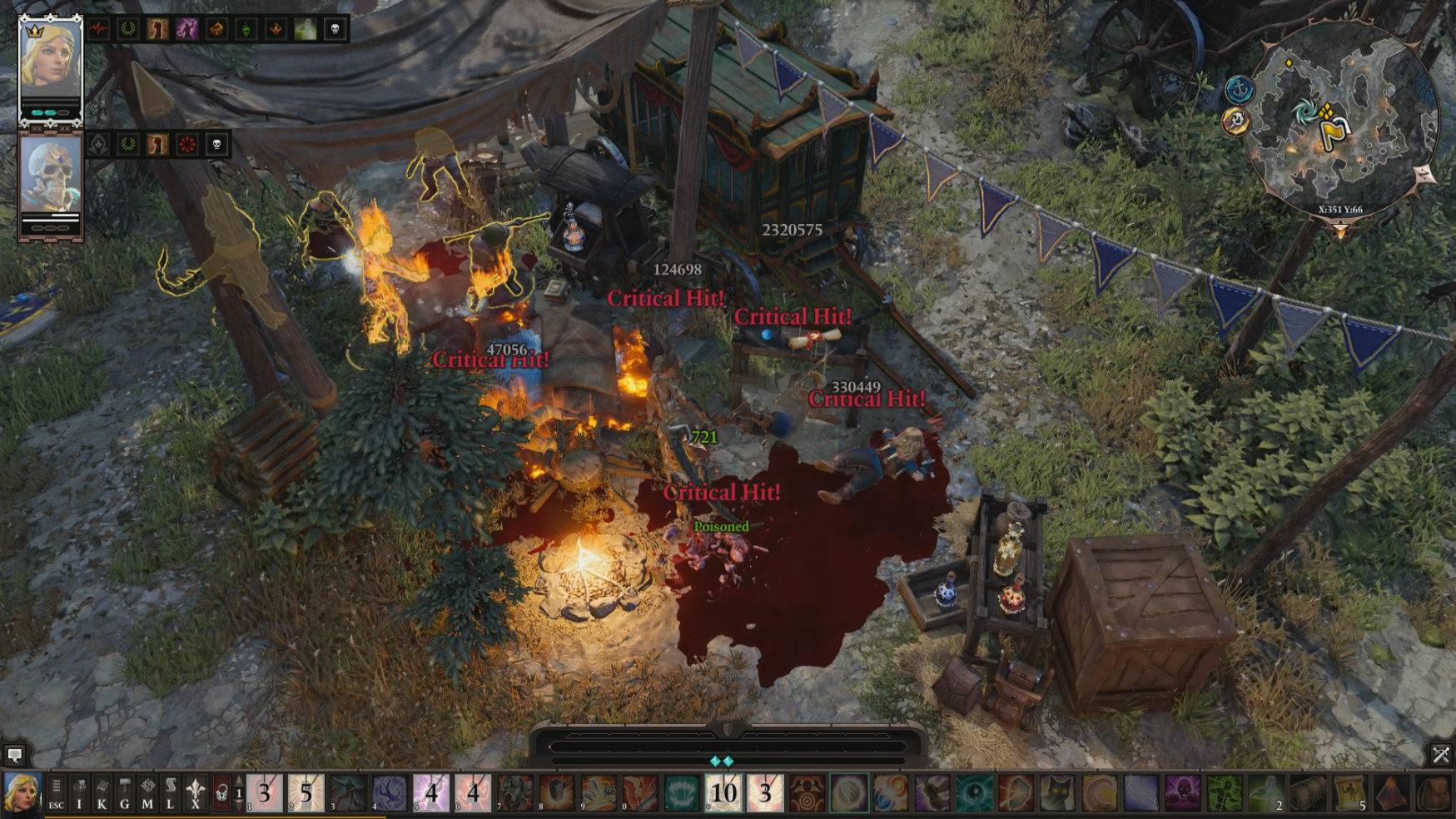Viewport: 1456px width, 819px height.
Task: Open the leather backpack hotbar slot
Action: pyautogui.click(x=1434, y=793)
